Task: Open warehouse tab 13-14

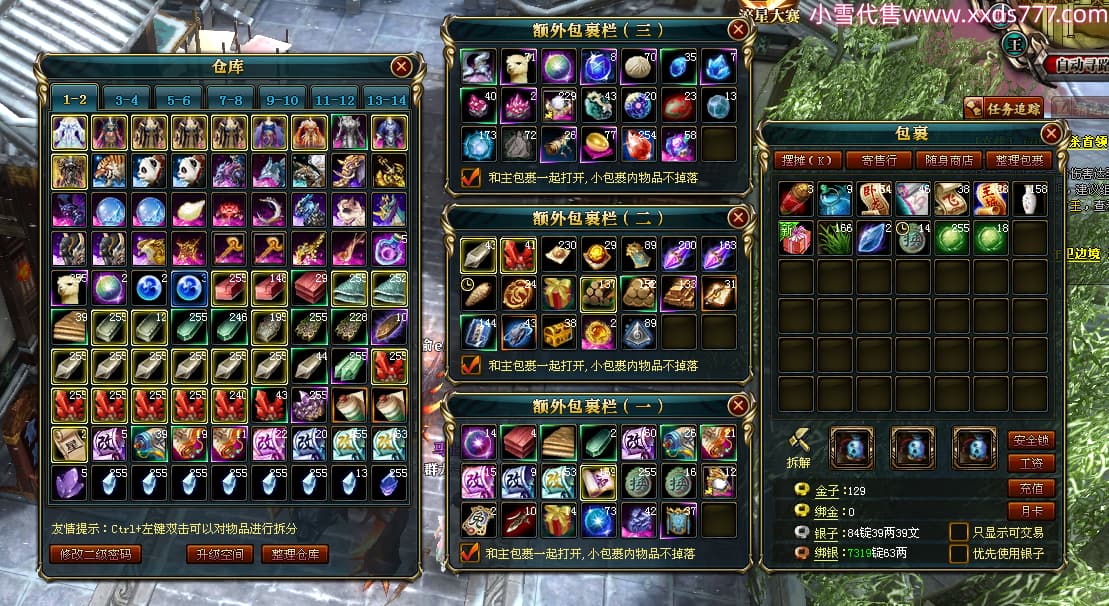Action: click(386, 100)
